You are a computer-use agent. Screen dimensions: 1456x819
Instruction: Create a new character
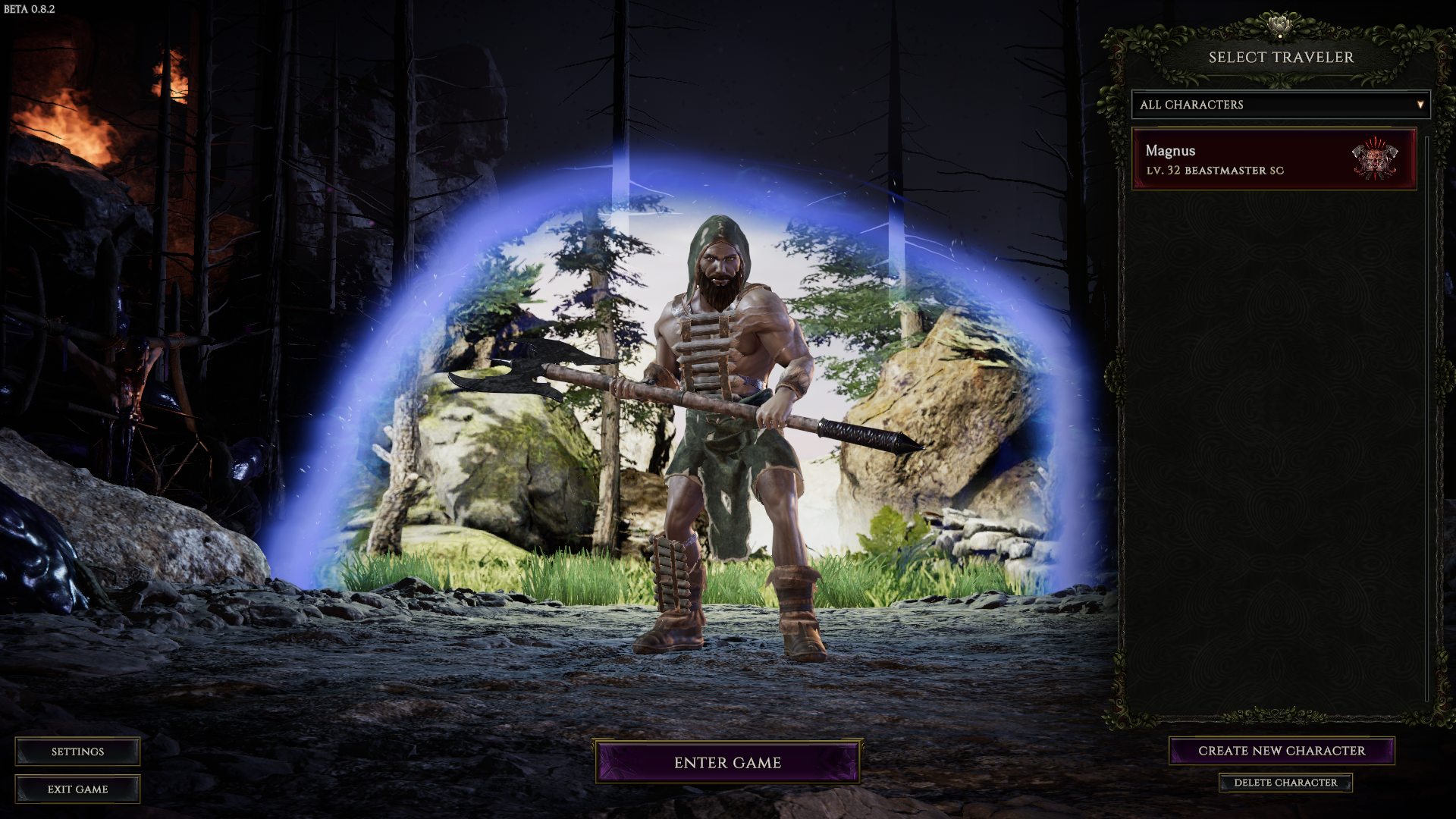(1281, 751)
